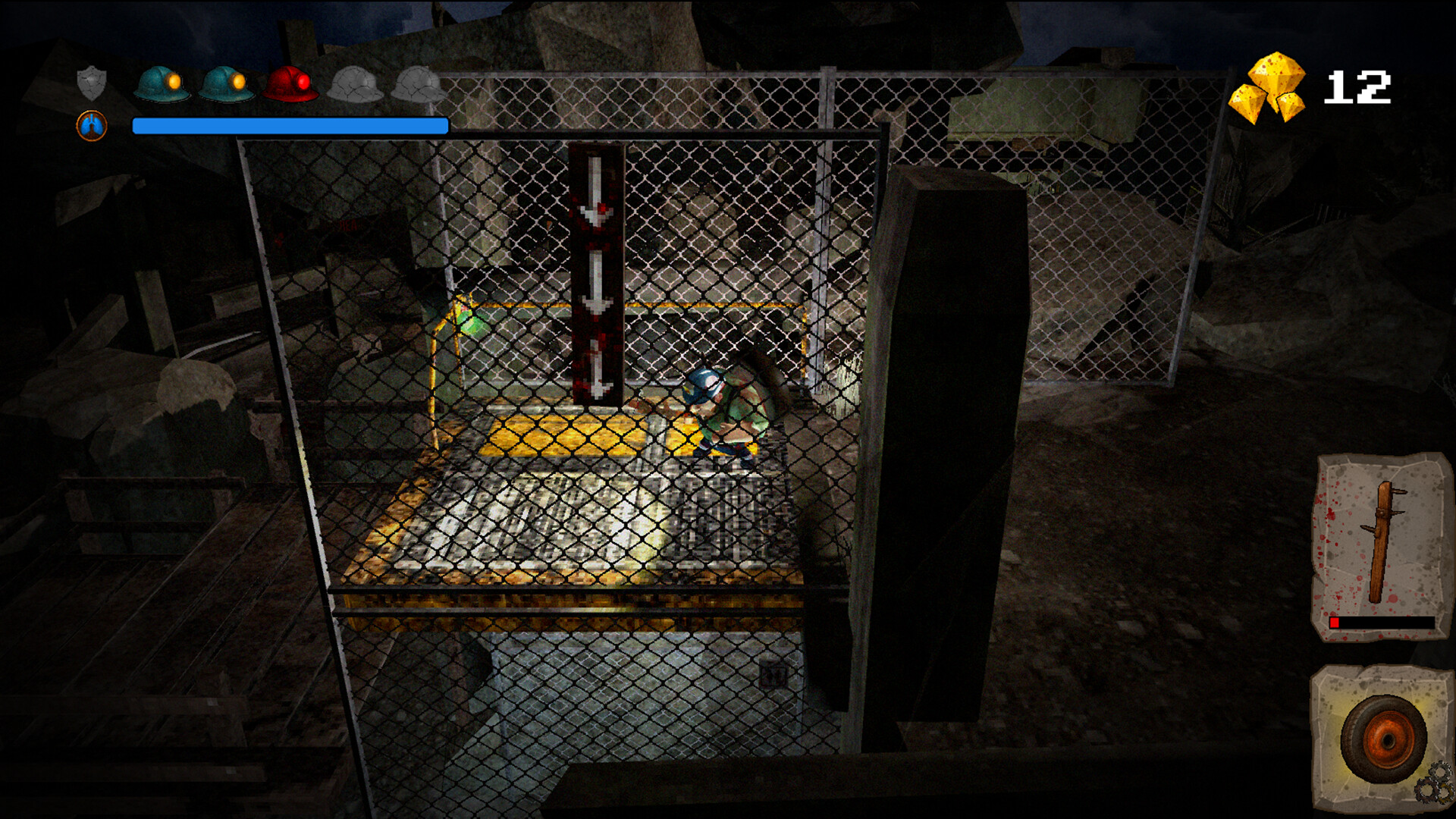Select the first blue helmet with lamp
Image resolution: width=1456 pixels, height=819 pixels.
tap(161, 83)
